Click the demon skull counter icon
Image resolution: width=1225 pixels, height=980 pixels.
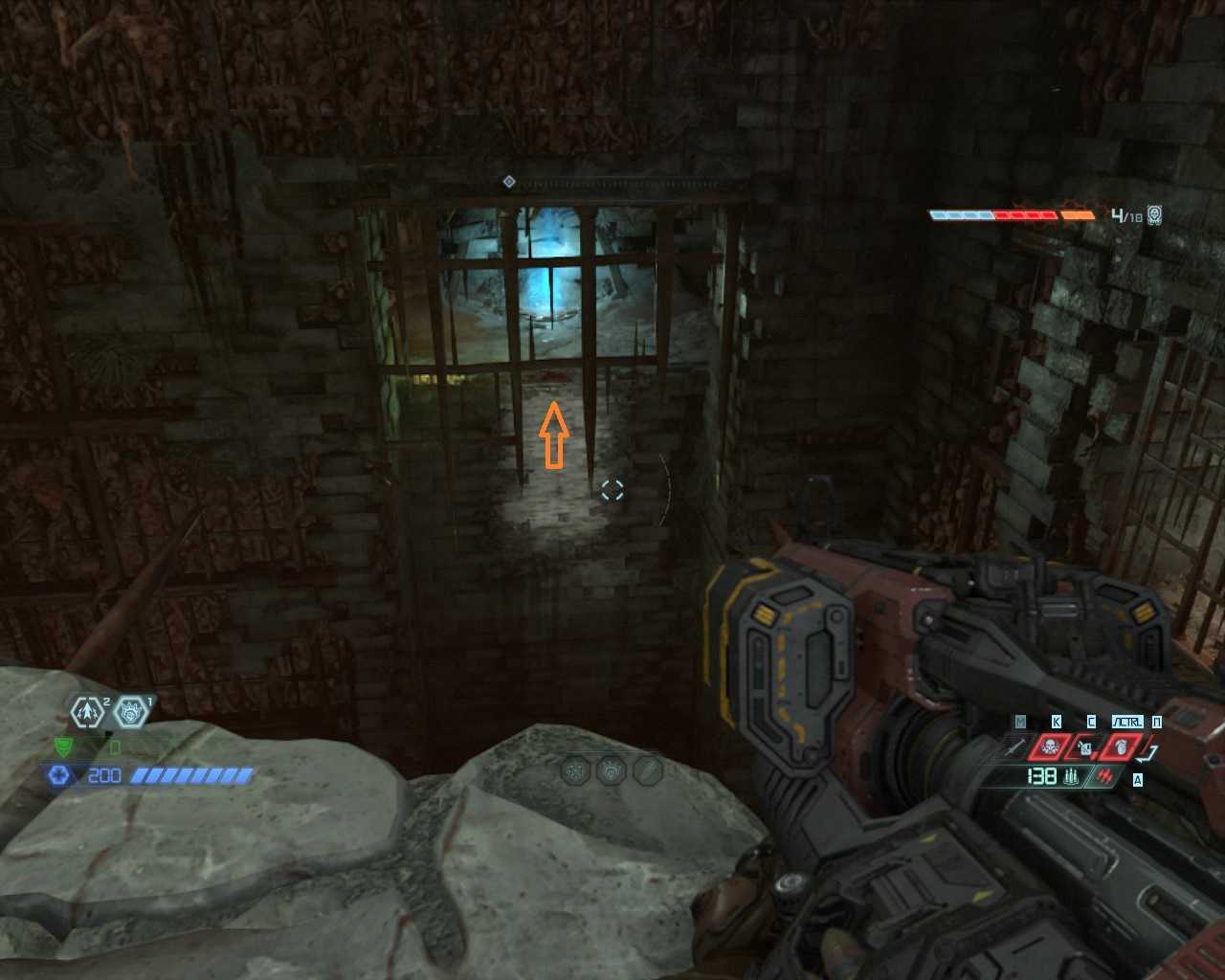(x=1155, y=214)
